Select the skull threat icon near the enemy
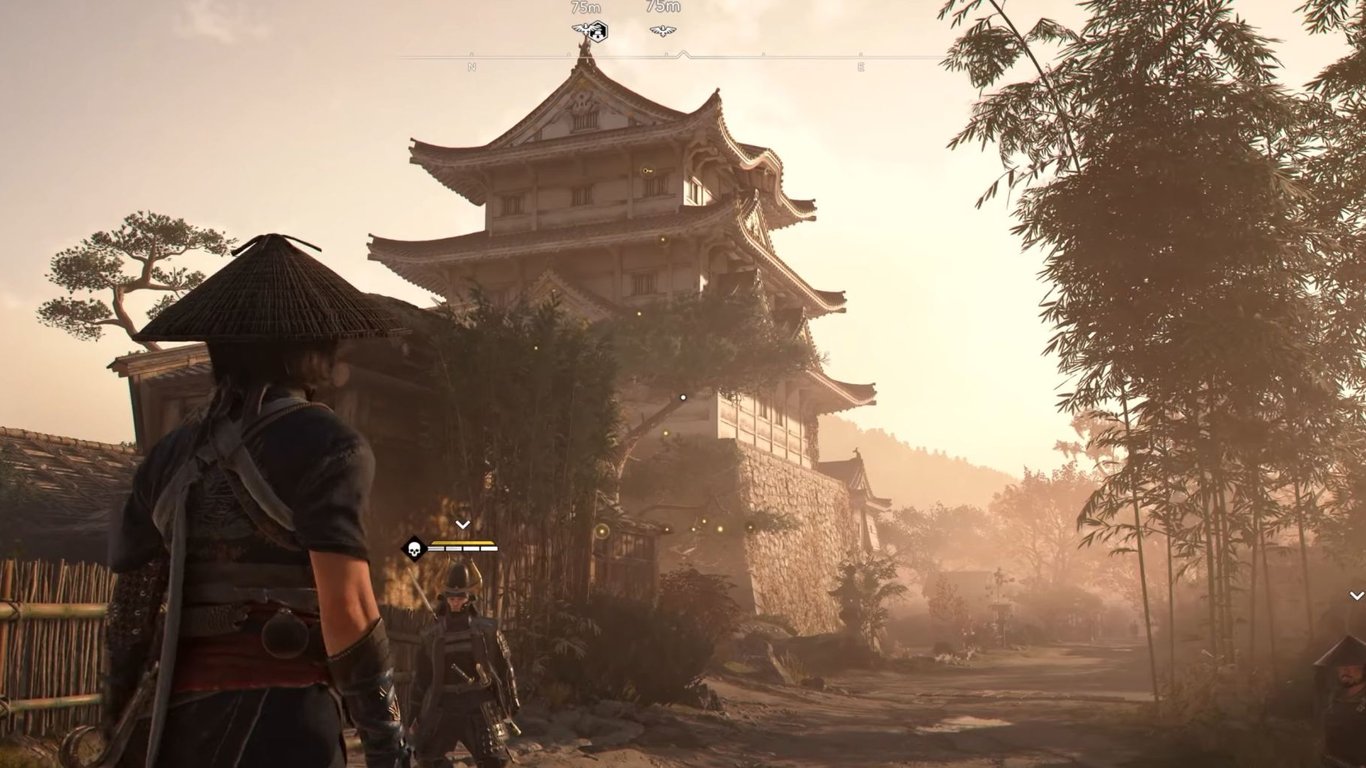The height and width of the screenshot is (768, 1366). click(x=414, y=549)
